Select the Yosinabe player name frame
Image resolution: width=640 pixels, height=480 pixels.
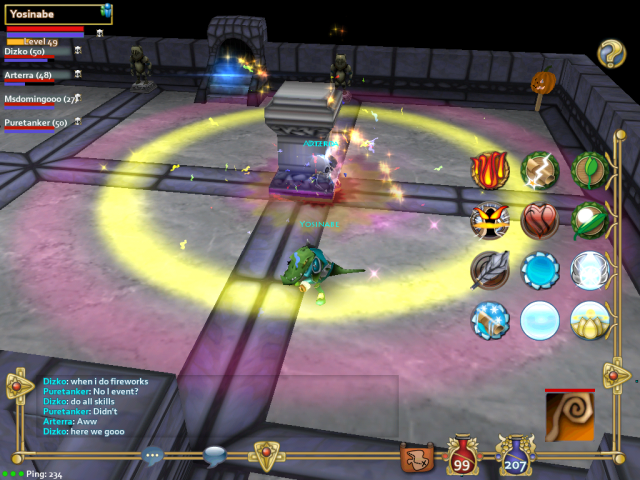(x=52, y=13)
